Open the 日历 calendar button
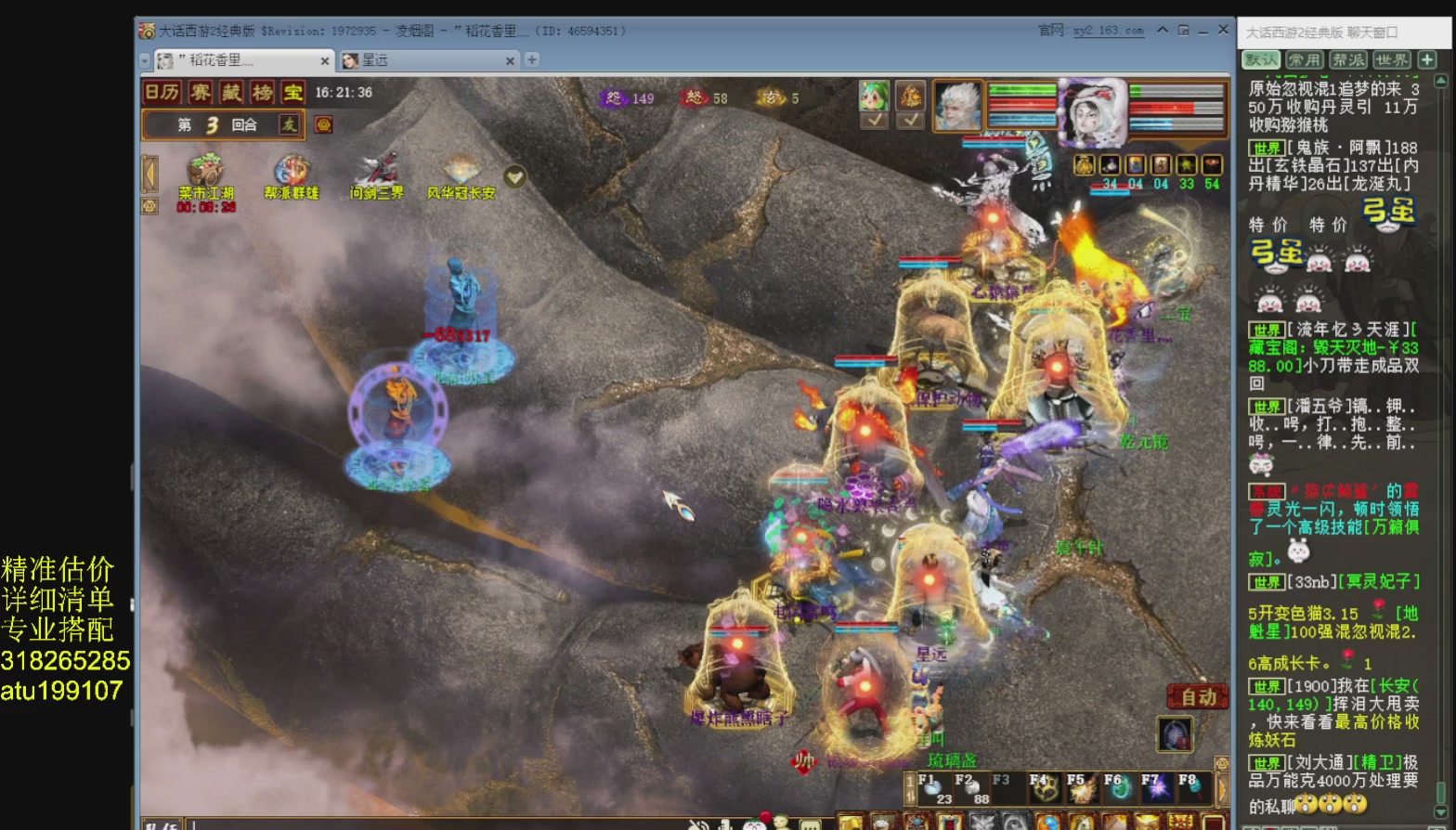1456x830 pixels. (162, 92)
